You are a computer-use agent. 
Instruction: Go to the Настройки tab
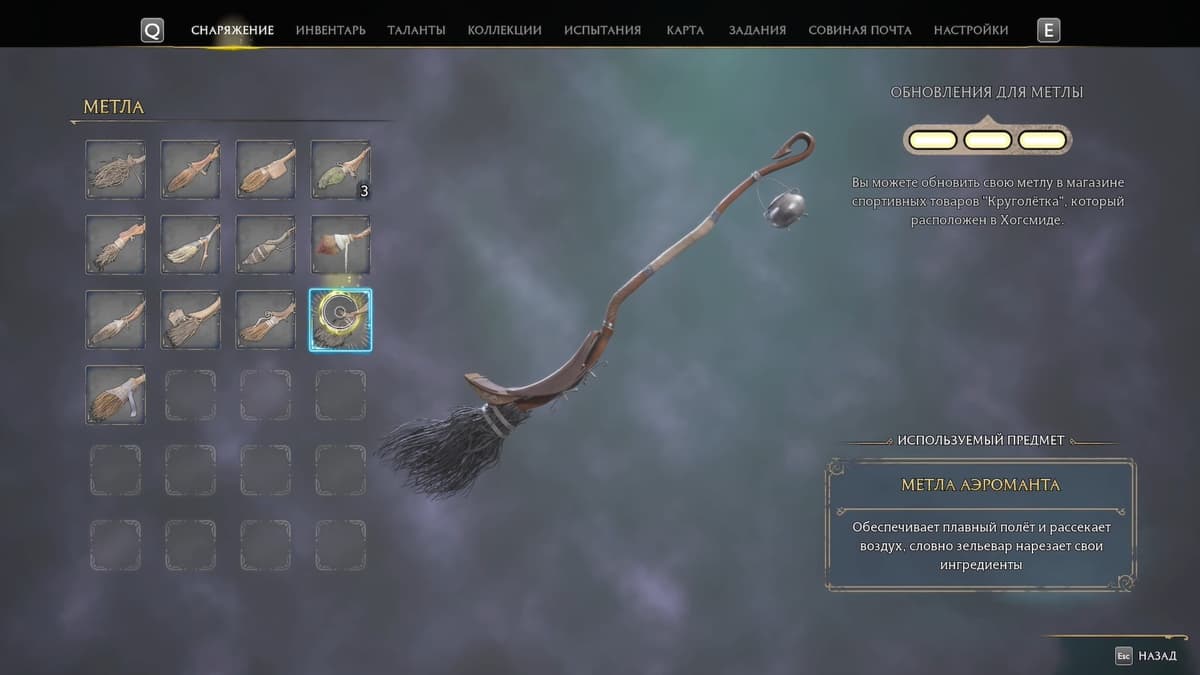click(970, 30)
